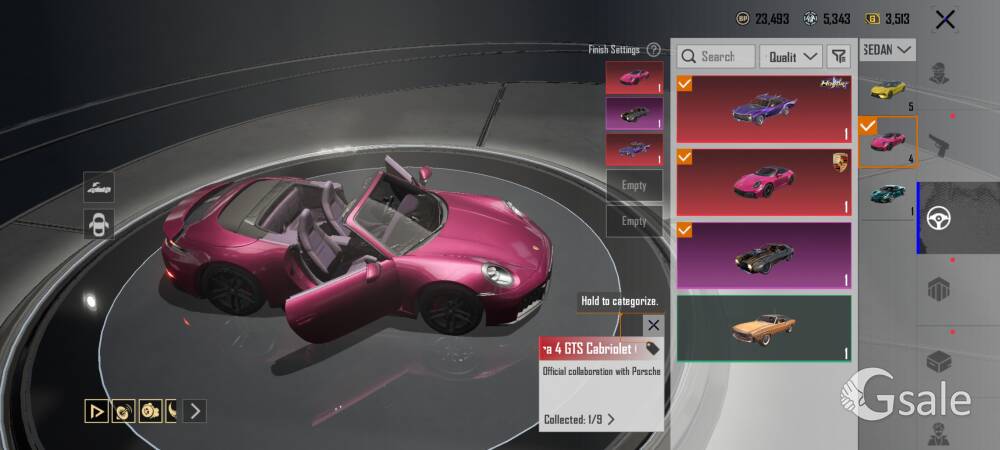Expand the Collected 1/9 details
Image resolution: width=1000 pixels, height=450 pixels.
click(x=580, y=419)
